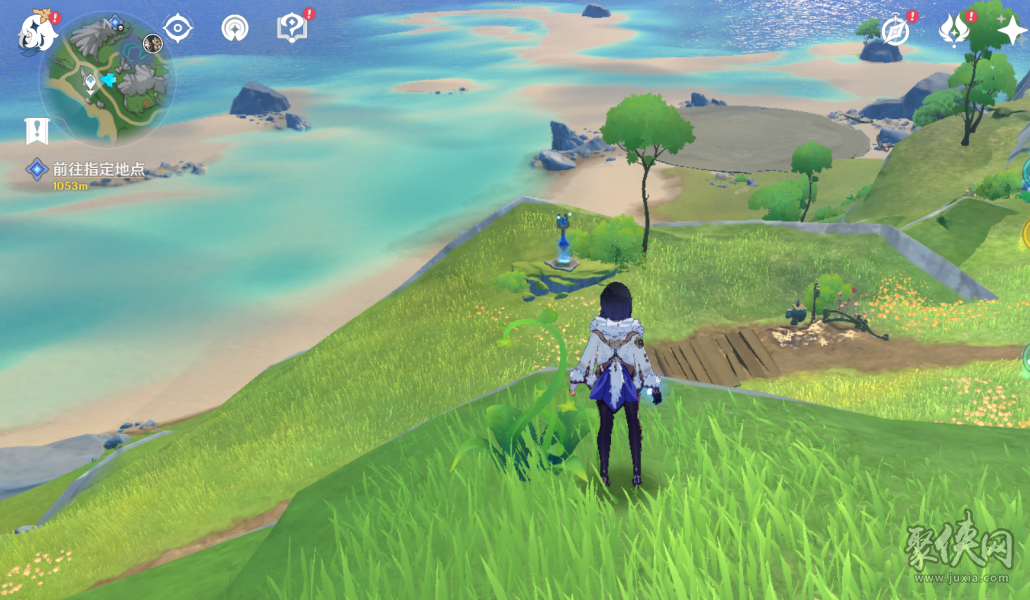Open the four-pointed star wish icon
Screen dimensions: 1030x600
click(1010, 30)
